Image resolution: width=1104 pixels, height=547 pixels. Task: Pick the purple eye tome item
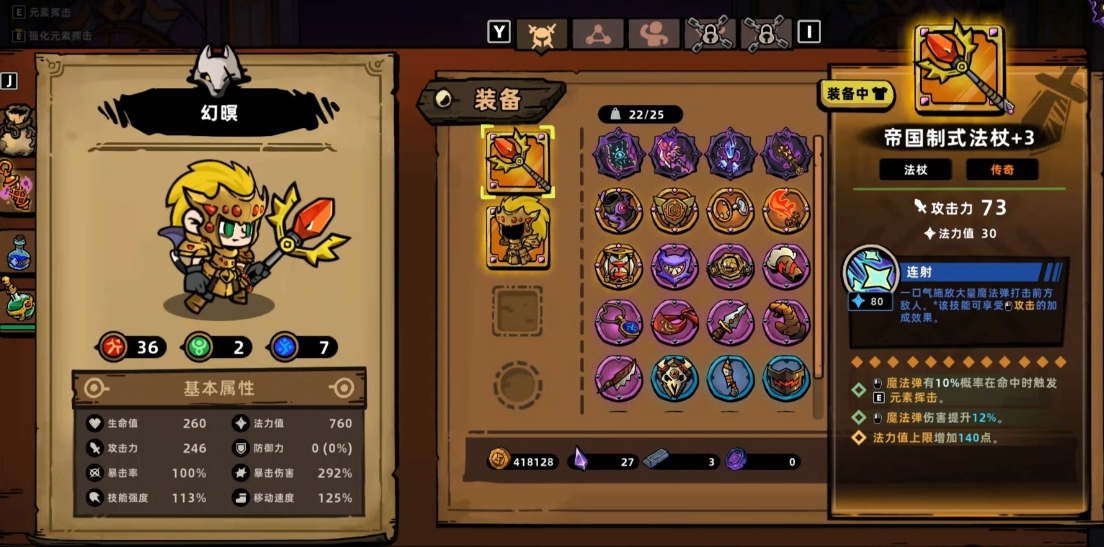619,155
